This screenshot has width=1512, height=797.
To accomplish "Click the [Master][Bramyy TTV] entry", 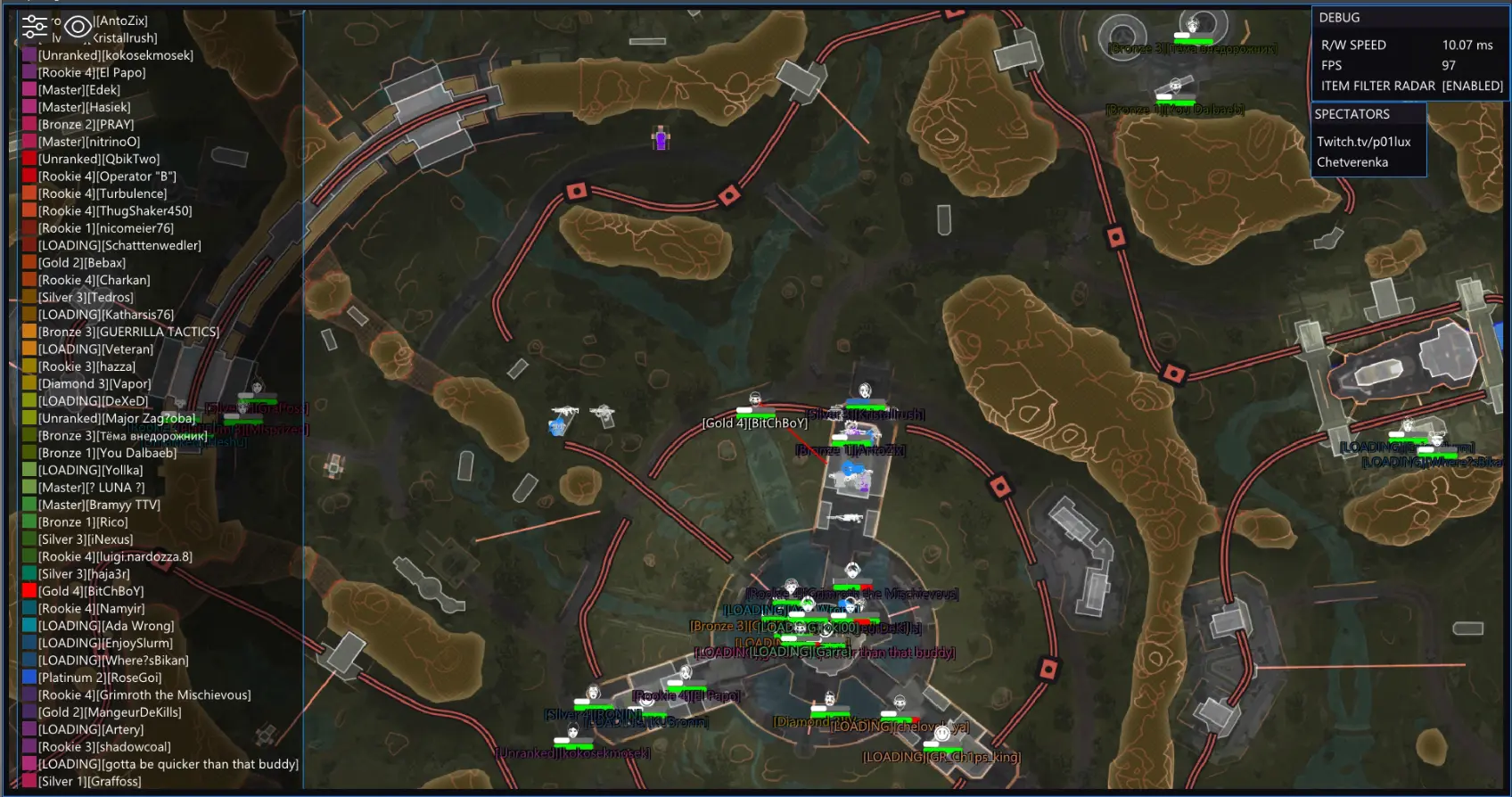I will 99,505.
